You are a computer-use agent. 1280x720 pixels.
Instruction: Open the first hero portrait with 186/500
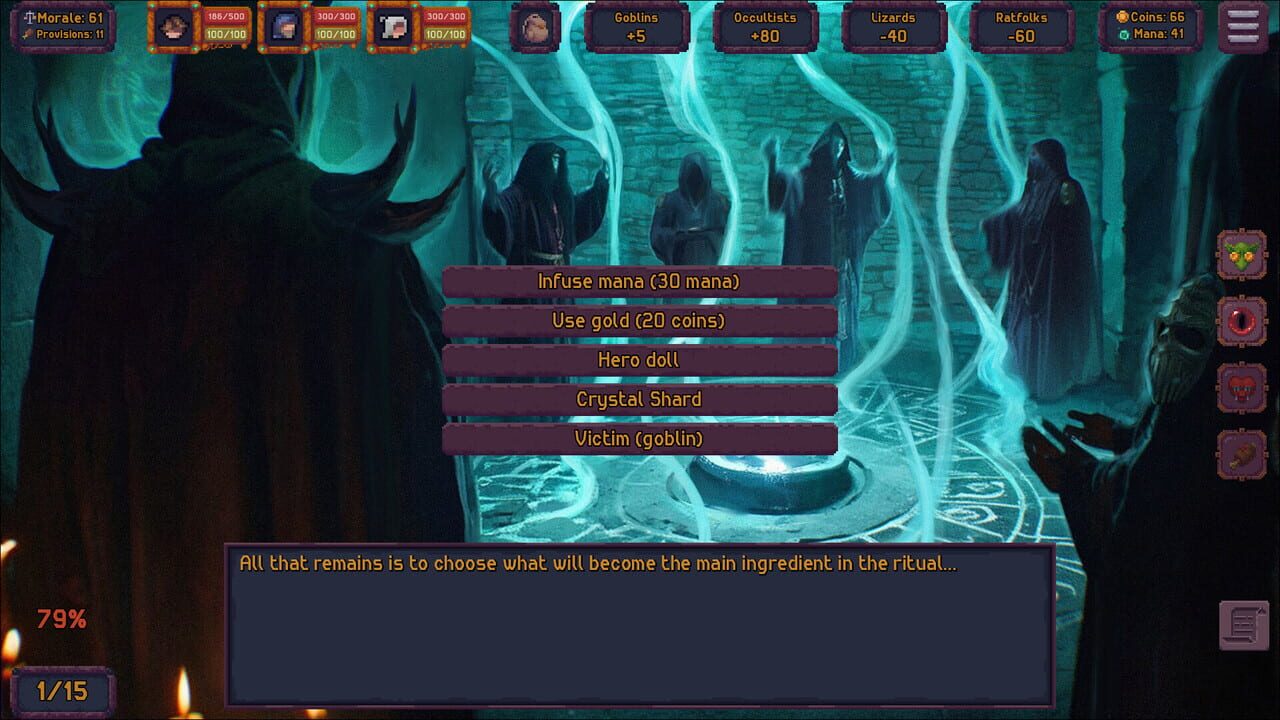tap(175, 27)
